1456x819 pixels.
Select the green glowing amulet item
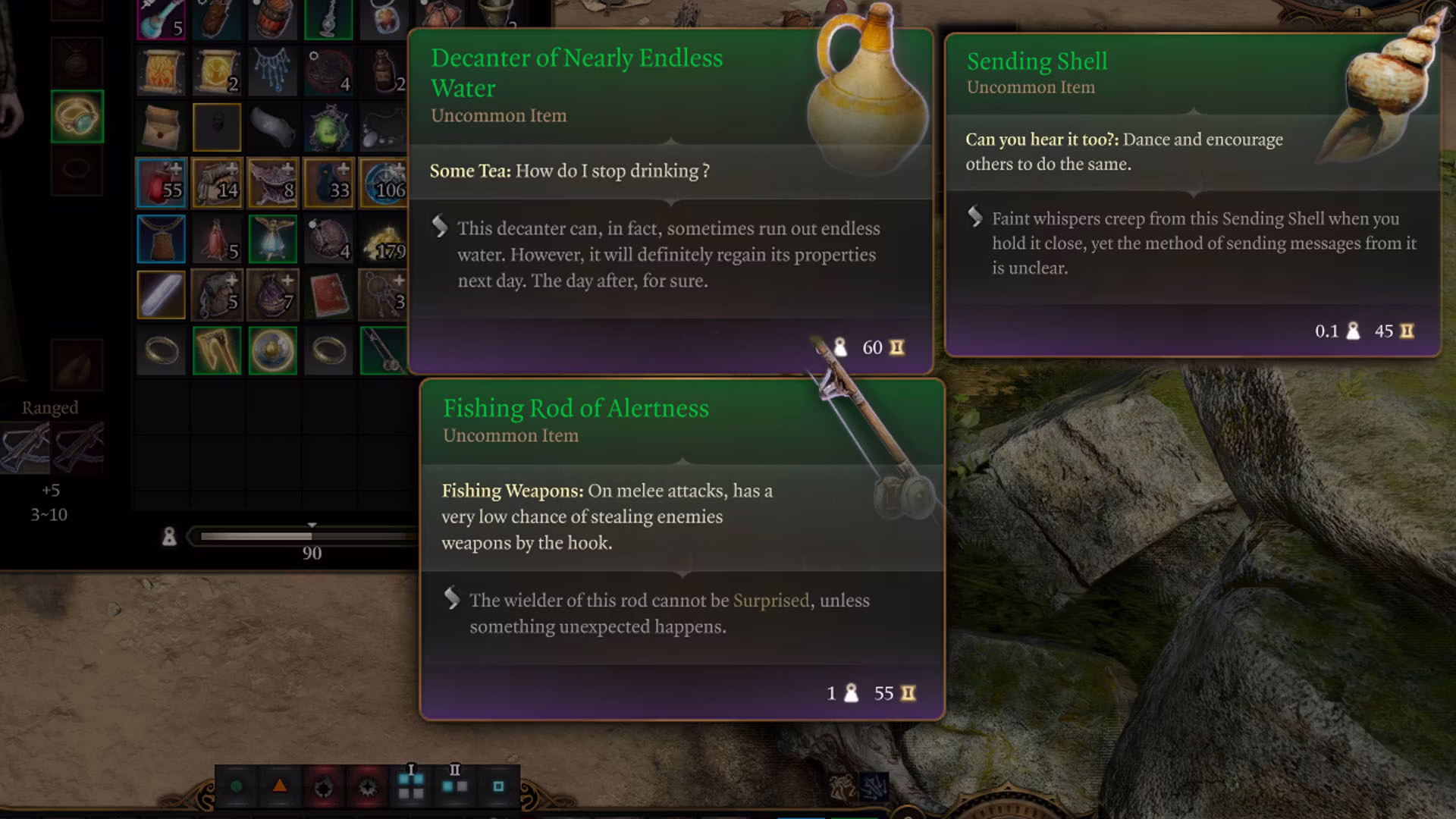[328, 127]
